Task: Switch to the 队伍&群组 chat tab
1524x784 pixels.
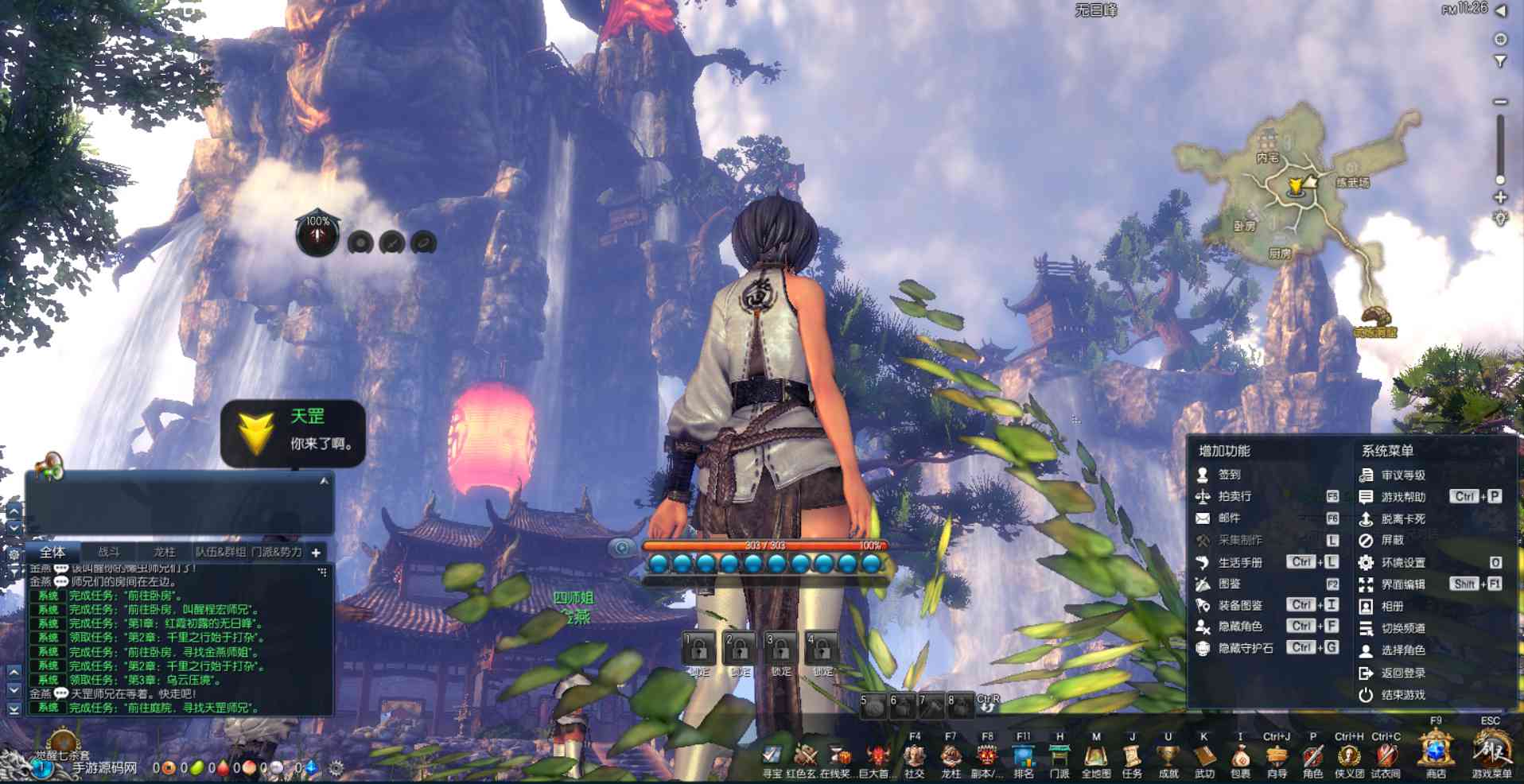Action: coord(220,552)
